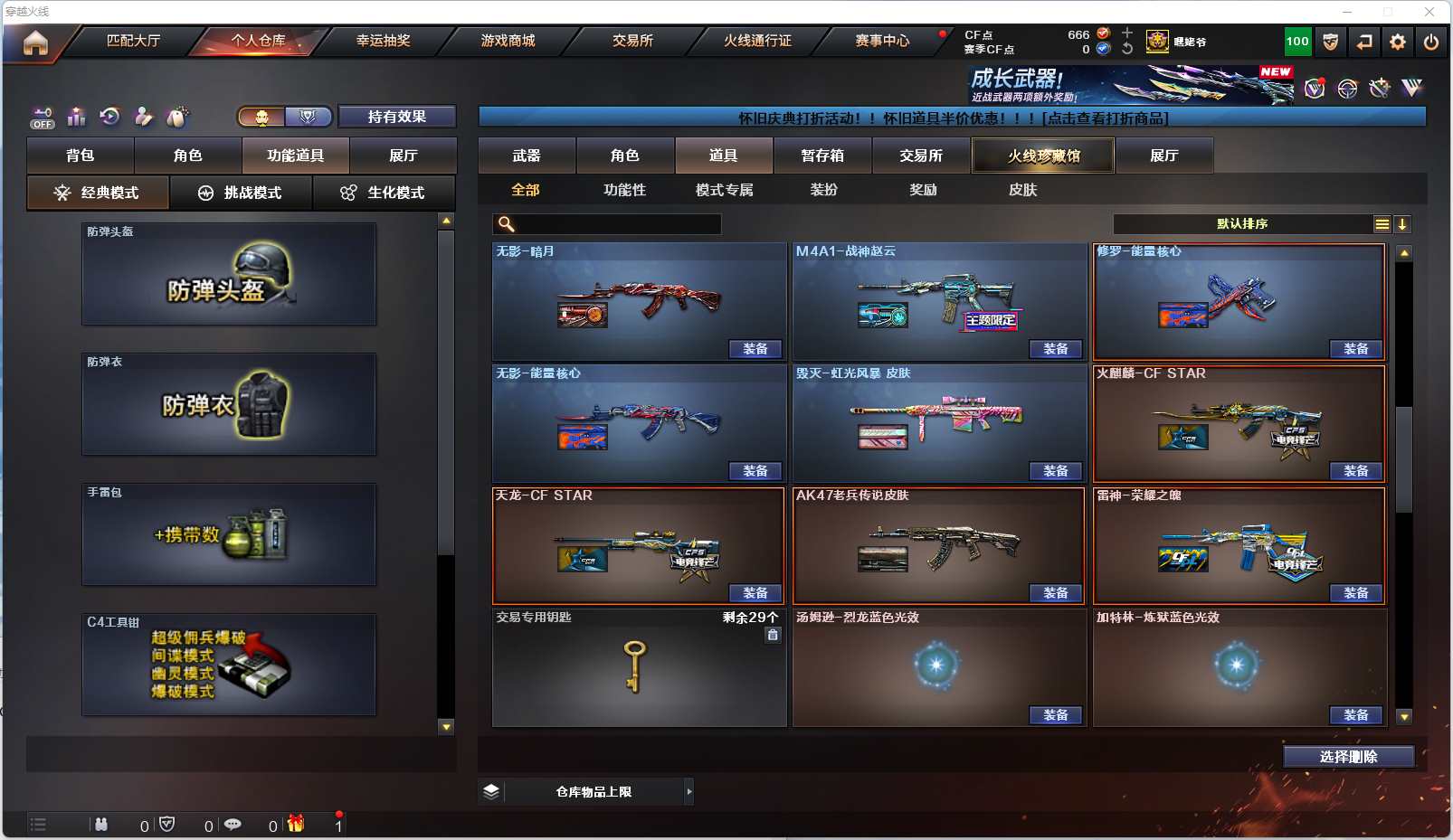
Task: Click the home icon button
Action: point(35,42)
